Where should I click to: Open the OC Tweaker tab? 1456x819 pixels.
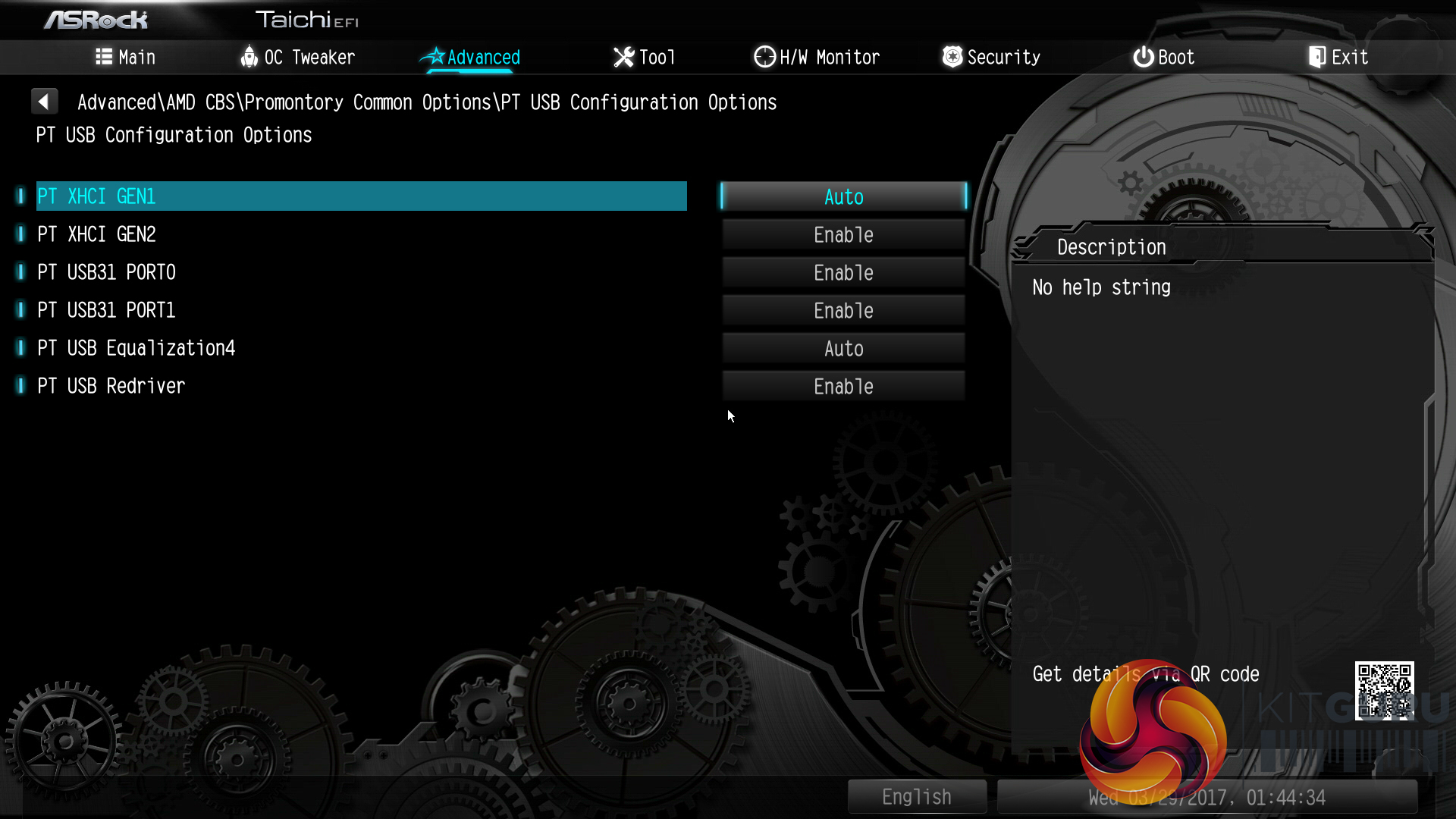tap(297, 58)
